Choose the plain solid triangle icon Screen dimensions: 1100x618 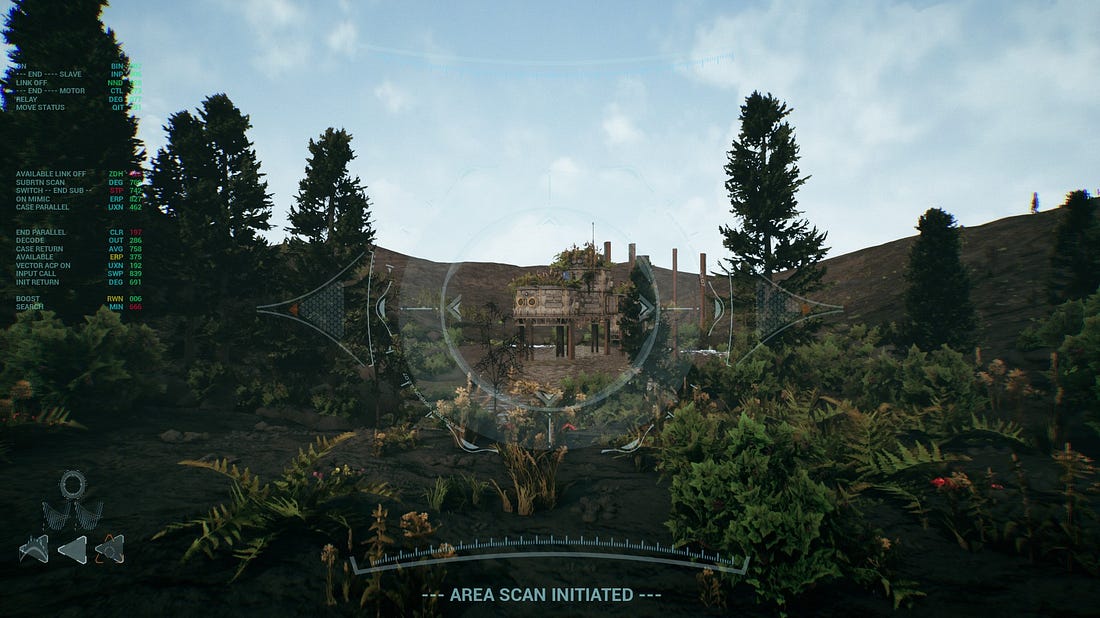[x=73, y=549]
